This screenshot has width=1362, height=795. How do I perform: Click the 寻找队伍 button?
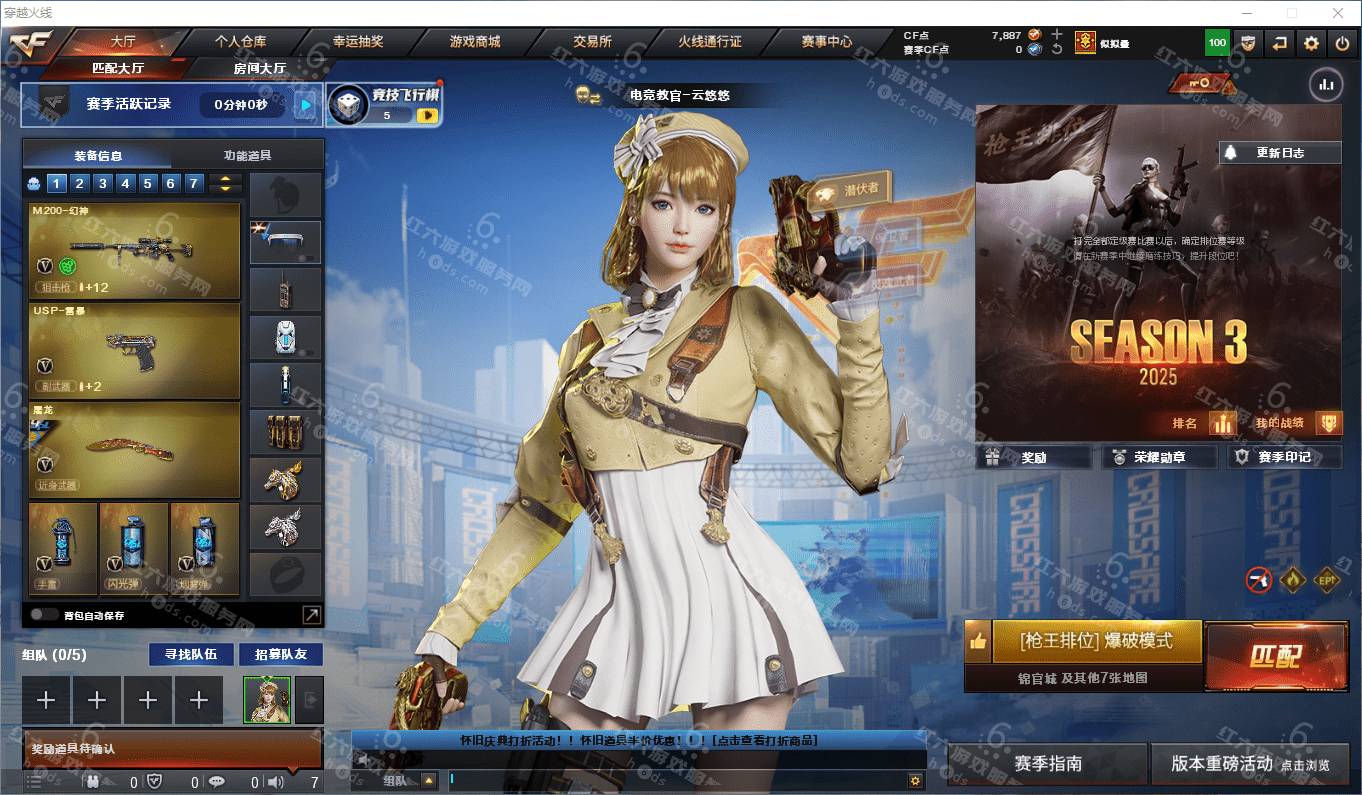(x=191, y=654)
